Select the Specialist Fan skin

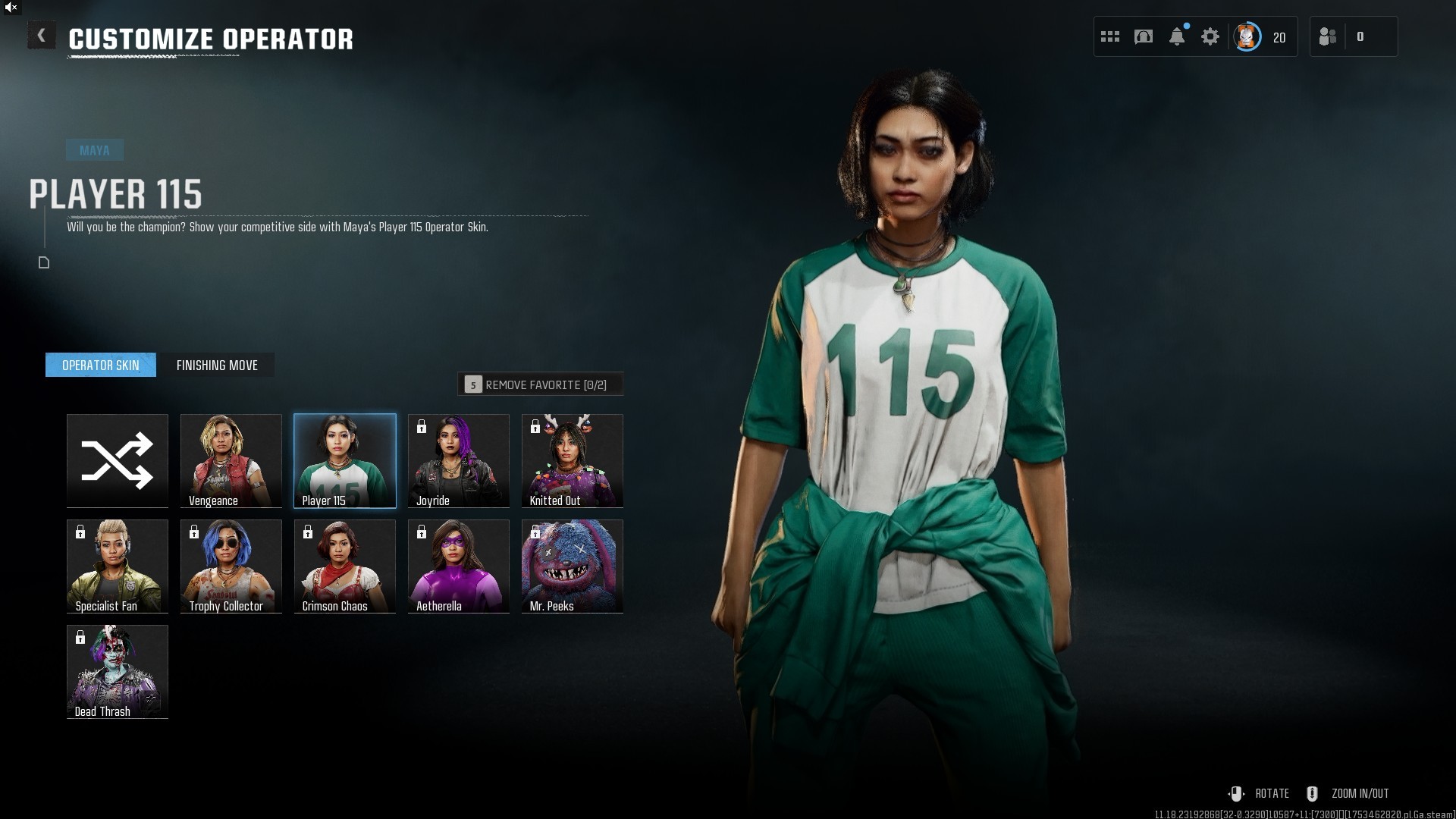[118, 566]
